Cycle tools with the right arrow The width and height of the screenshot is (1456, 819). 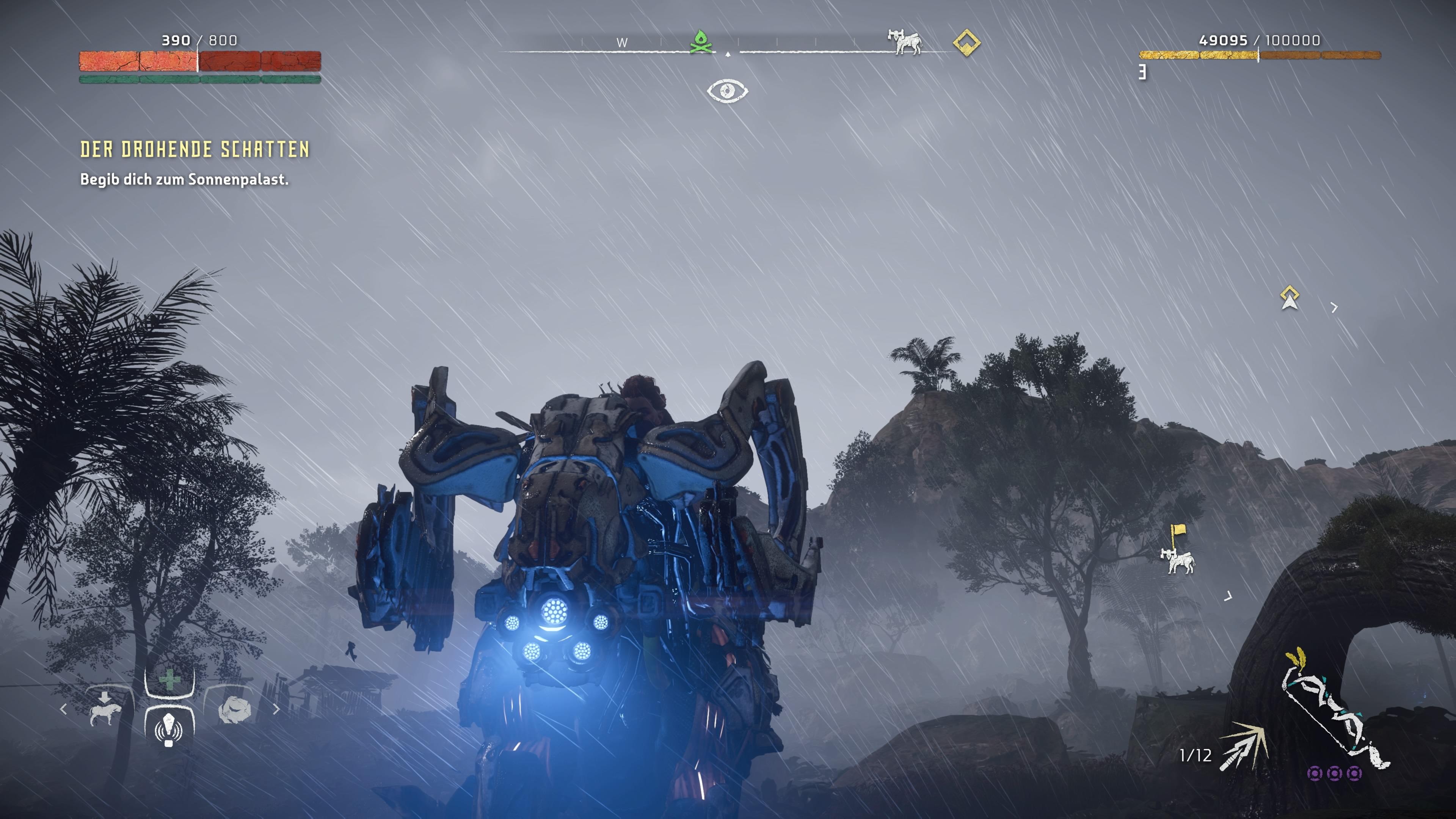coord(276,709)
